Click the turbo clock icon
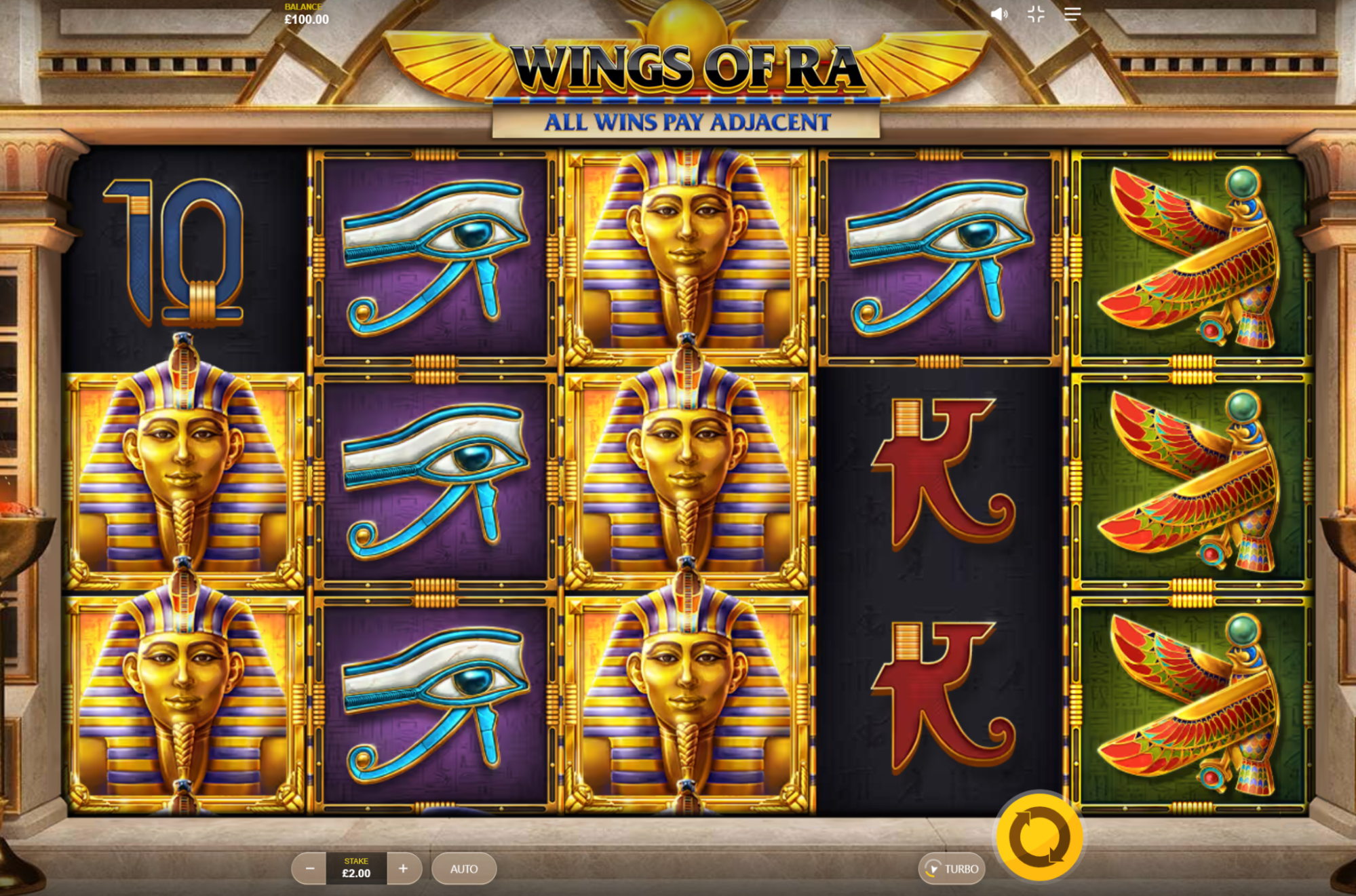This screenshot has width=1356, height=896. coord(935,869)
